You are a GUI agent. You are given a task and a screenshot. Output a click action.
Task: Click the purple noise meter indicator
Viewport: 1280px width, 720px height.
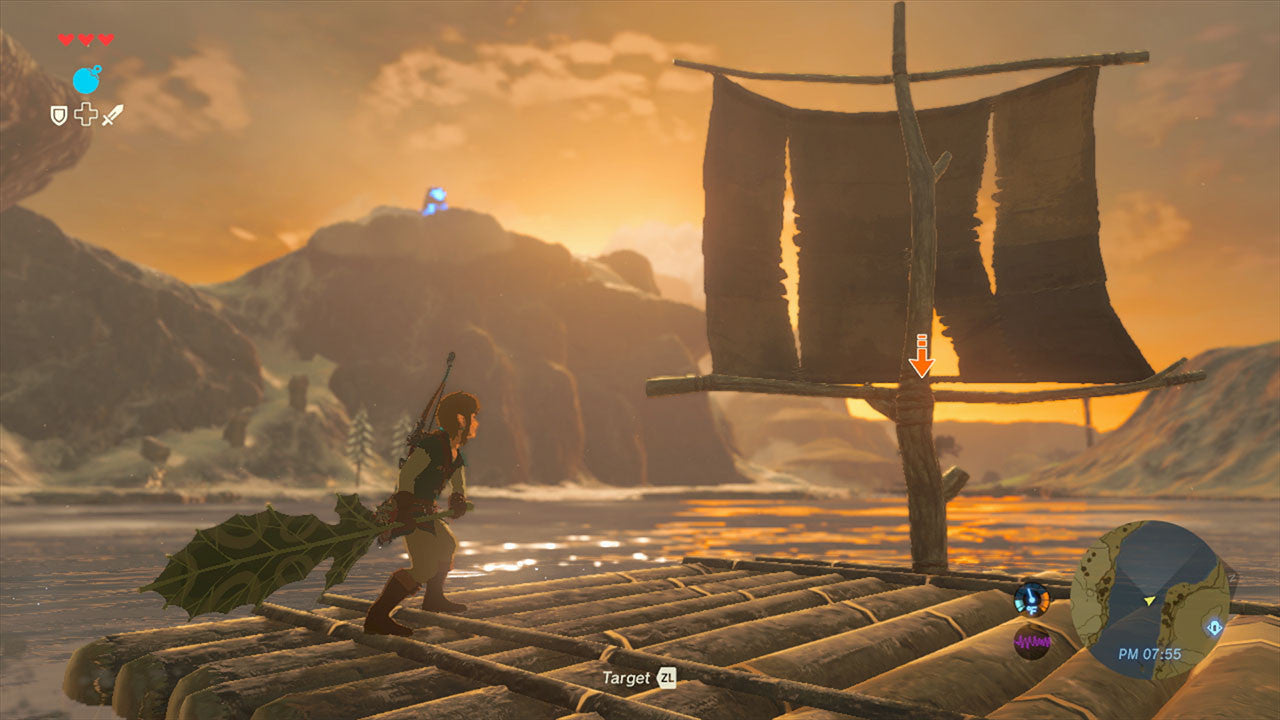coord(1033,641)
